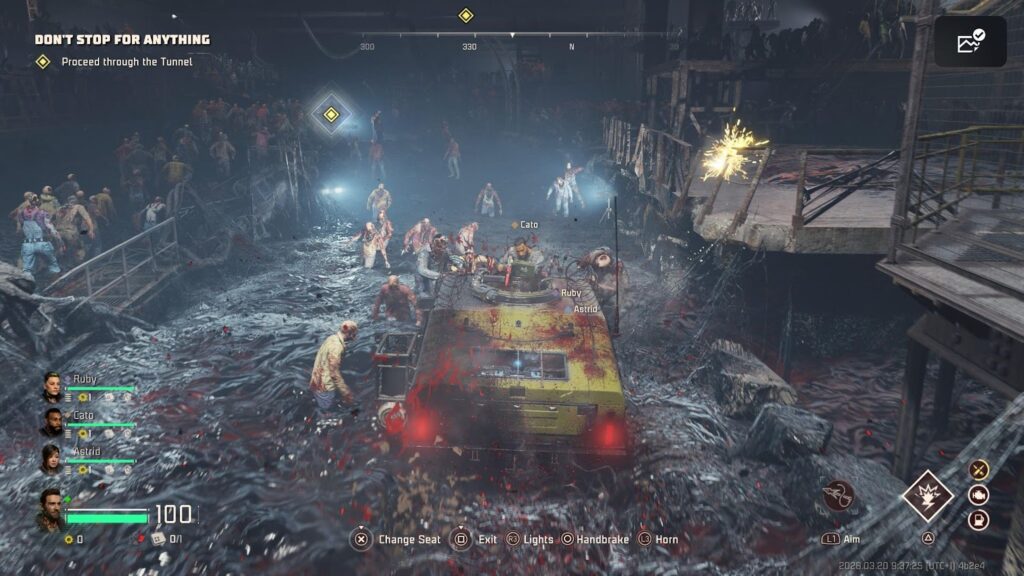This screenshot has height=576, width=1024.
Task: Activate the explosion ability diamond icon
Action: [927, 497]
